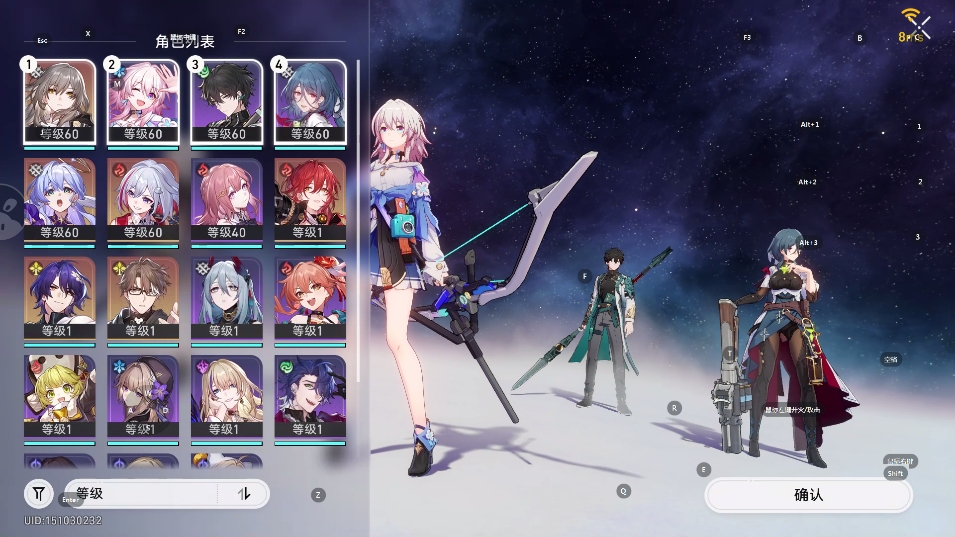Select Sampo, the dark blue-haired man
Image resolution: width=955 pixels, height=537 pixels.
[309, 396]
